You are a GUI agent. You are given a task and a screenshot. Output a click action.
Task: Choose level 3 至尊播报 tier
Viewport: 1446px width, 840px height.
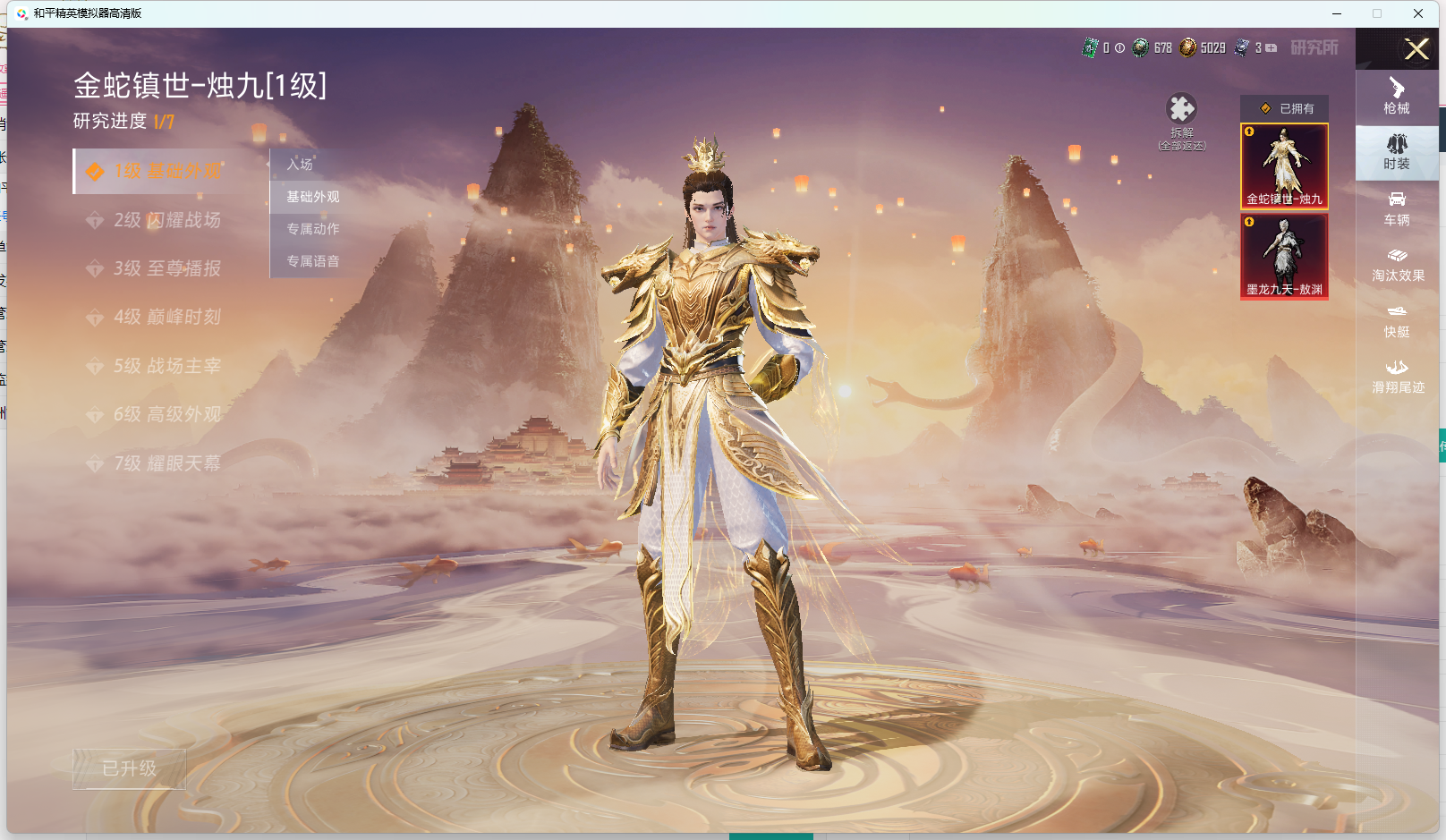point(159,268)
